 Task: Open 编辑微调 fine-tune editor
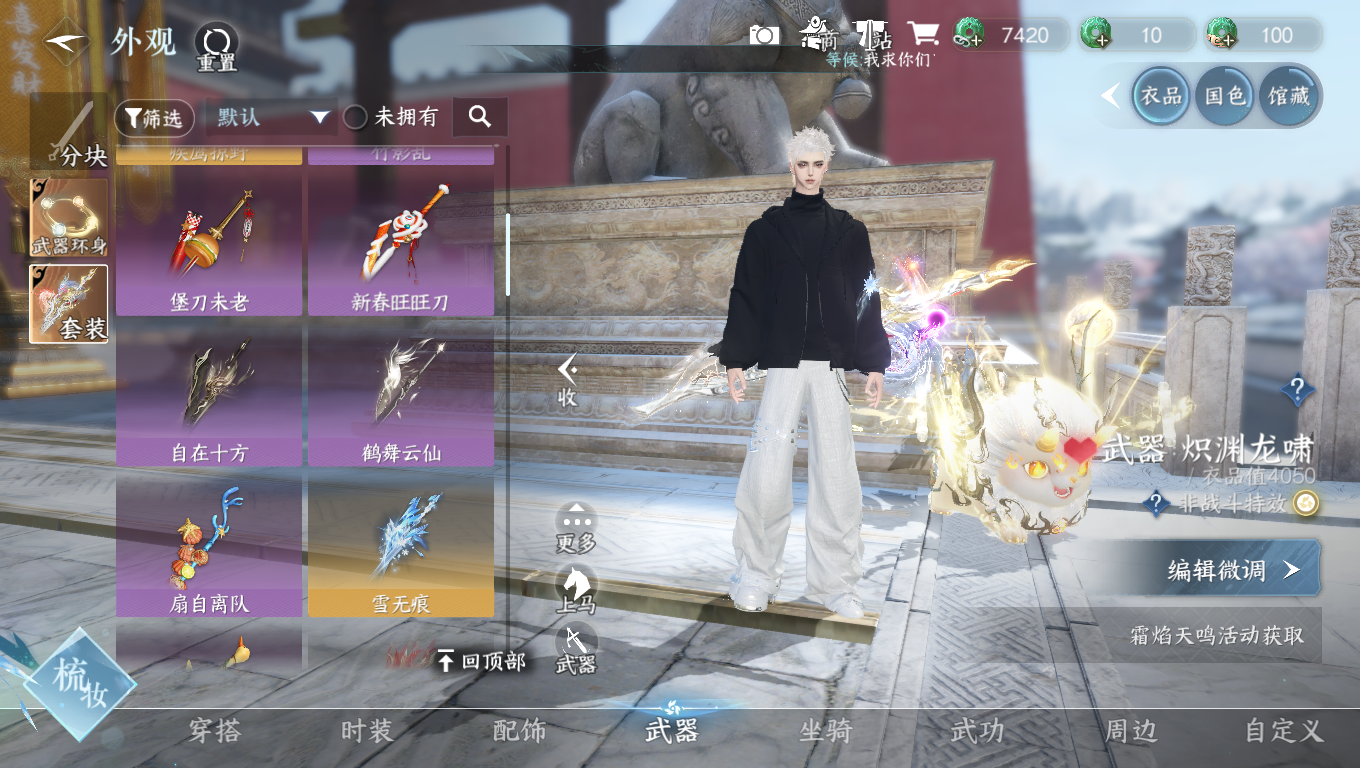[1232, 570]
